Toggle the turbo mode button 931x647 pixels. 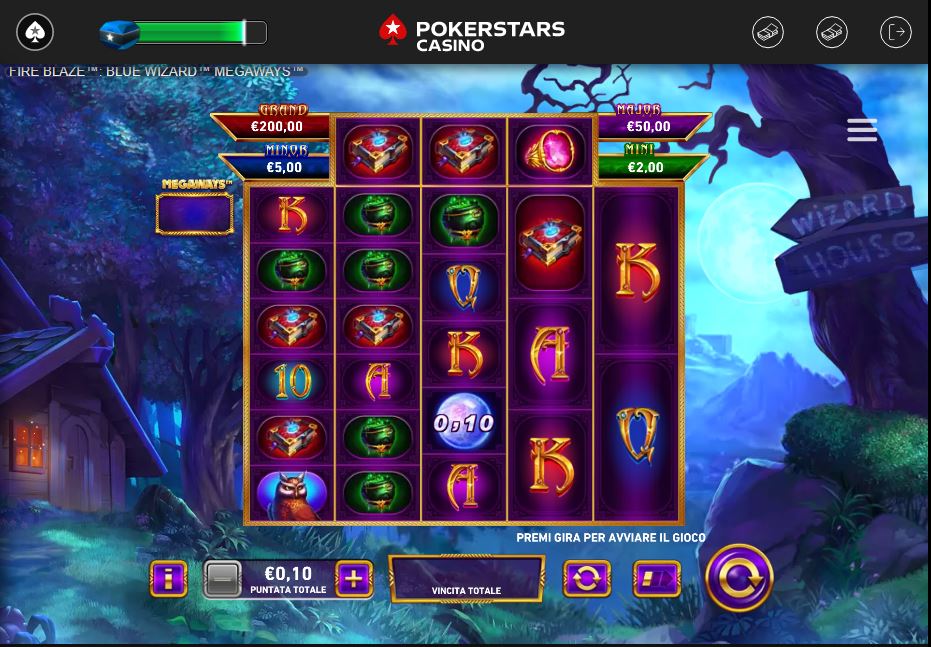coord(656,578)
